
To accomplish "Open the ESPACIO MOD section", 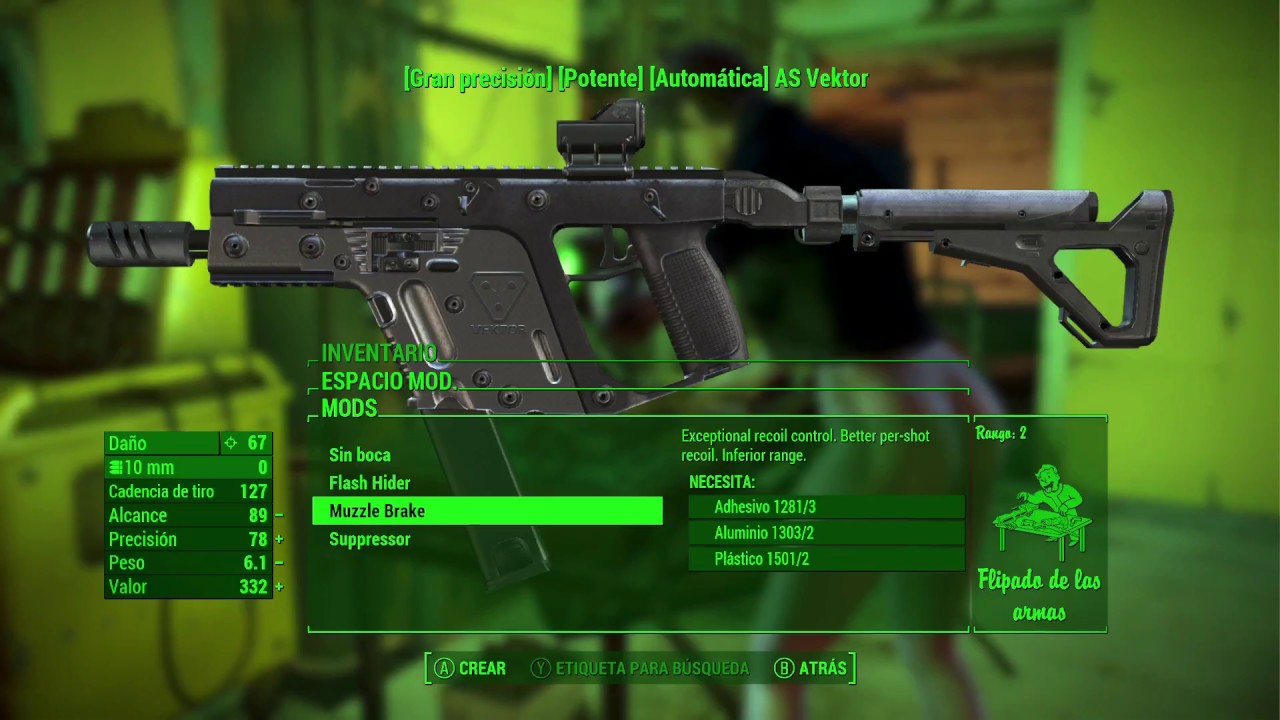I will 388,381.
